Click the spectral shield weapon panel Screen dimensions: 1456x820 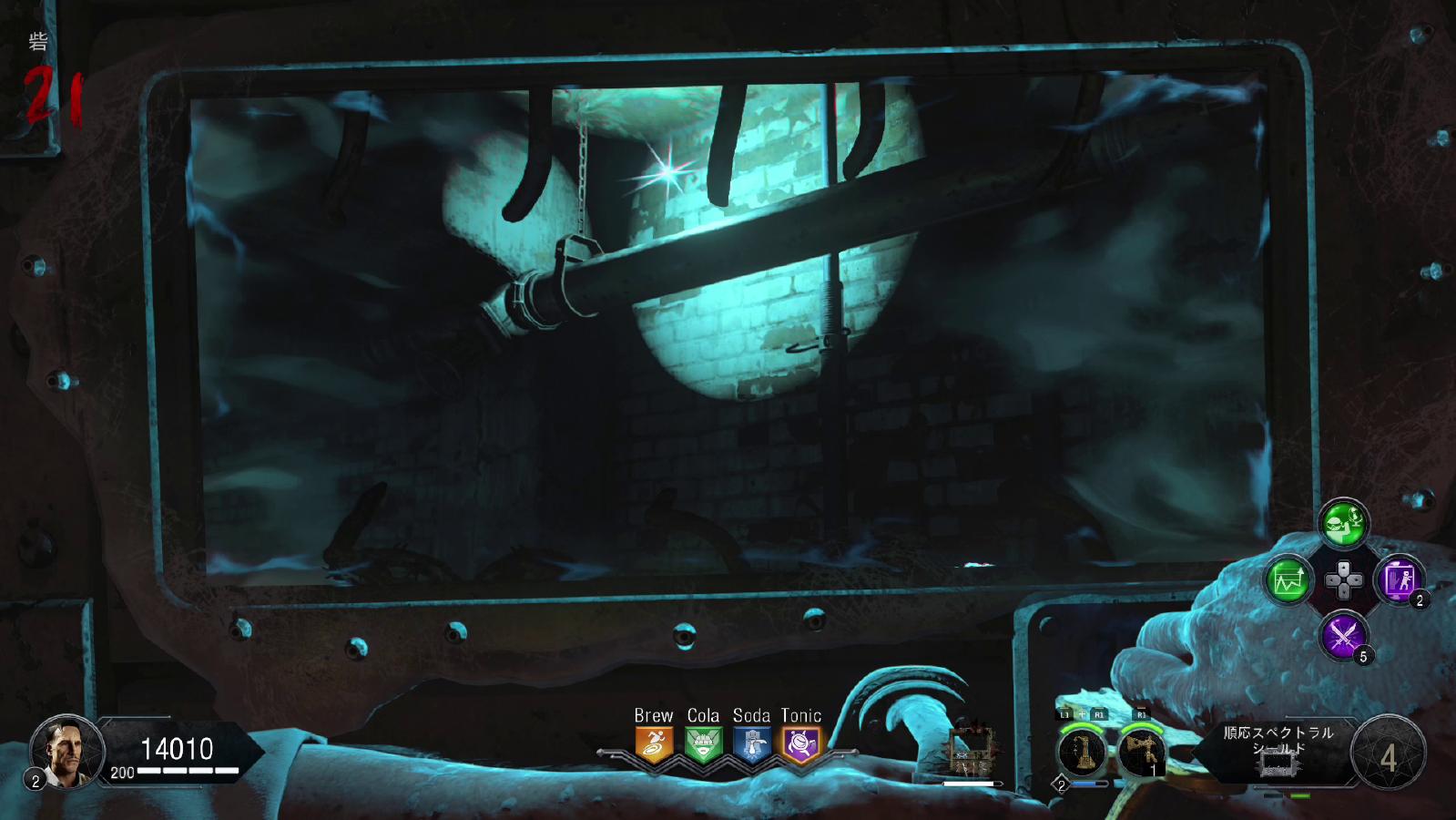pos(1278,752)
